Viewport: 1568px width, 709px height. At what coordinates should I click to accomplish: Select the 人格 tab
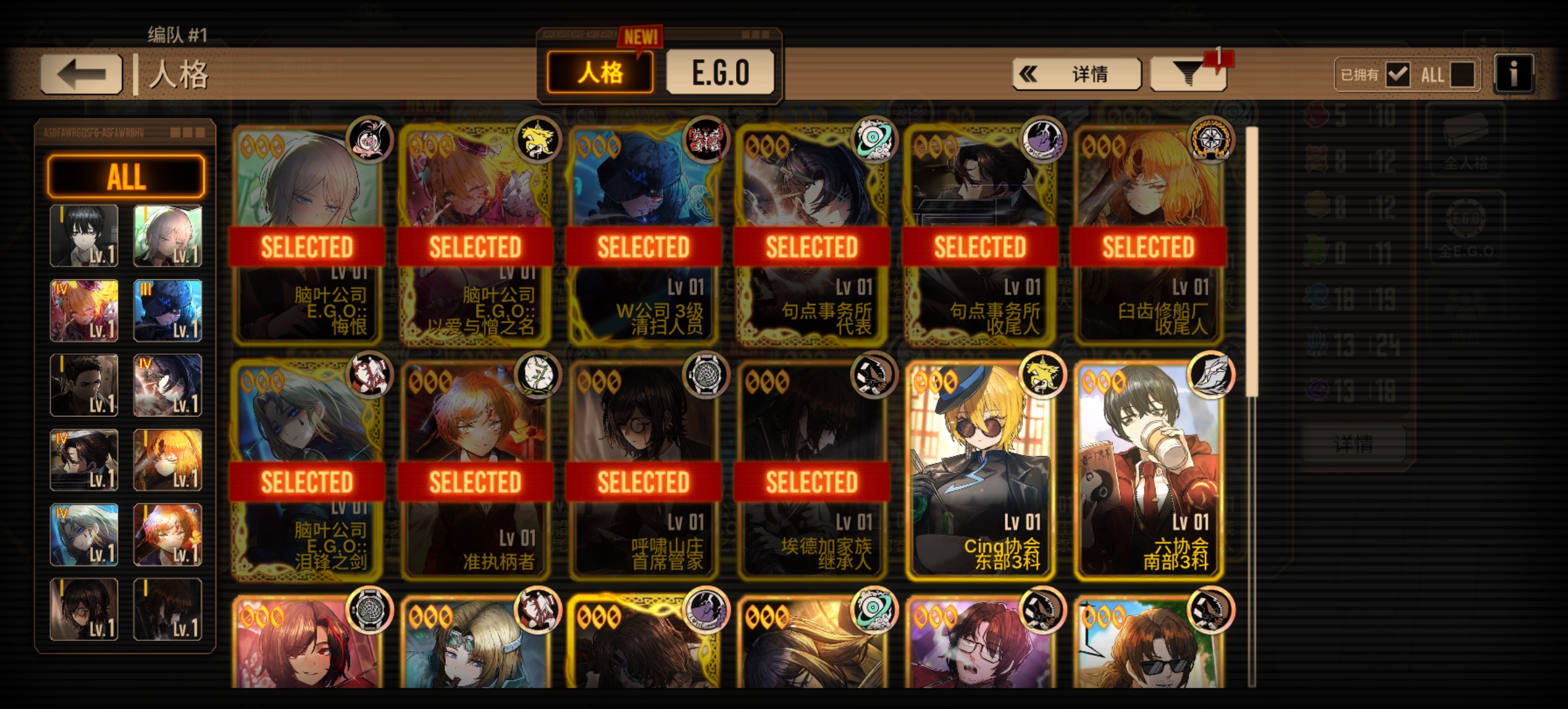click(599, 72)
